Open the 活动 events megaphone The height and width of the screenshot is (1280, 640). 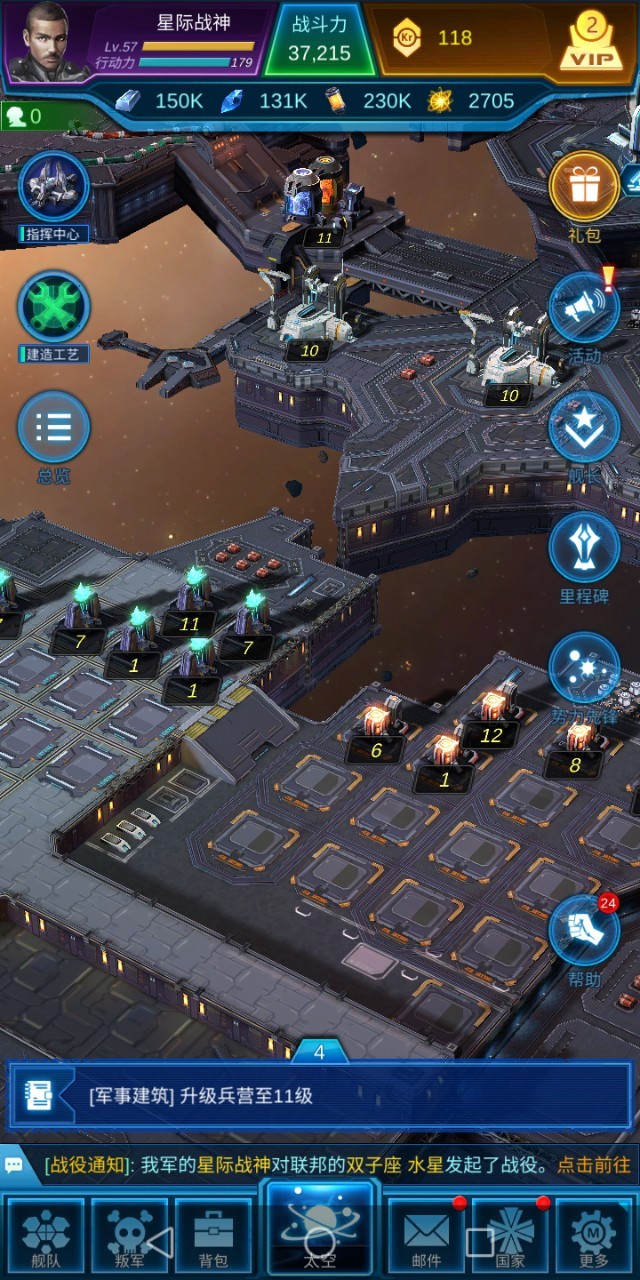[584, 307]
